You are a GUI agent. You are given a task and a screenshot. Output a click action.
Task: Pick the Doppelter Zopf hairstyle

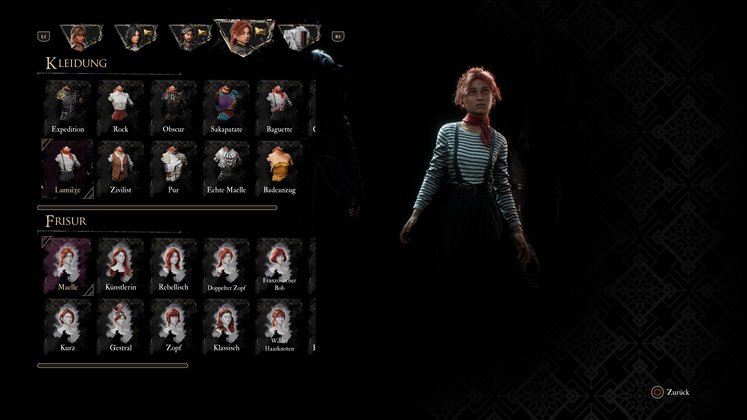226,264
